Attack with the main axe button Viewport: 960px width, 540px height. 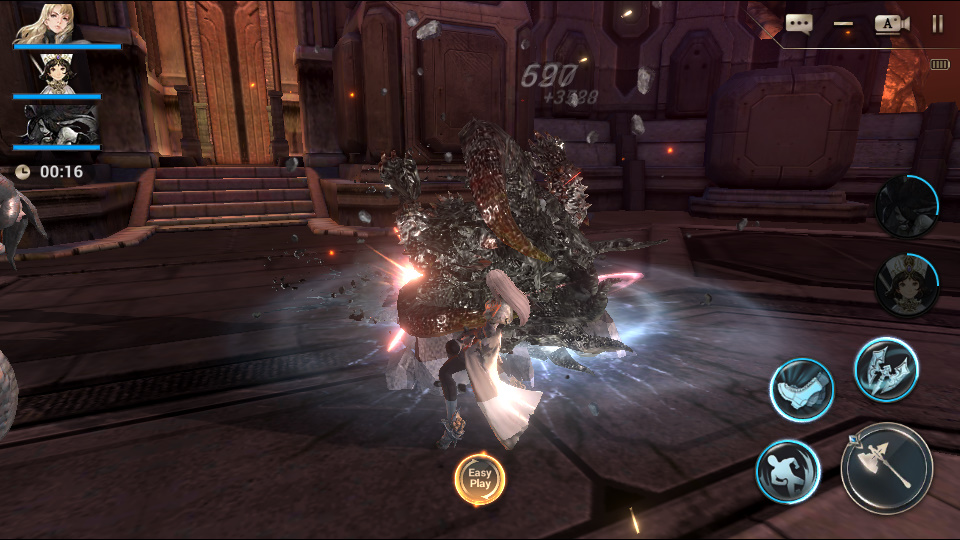coord(887,467)
